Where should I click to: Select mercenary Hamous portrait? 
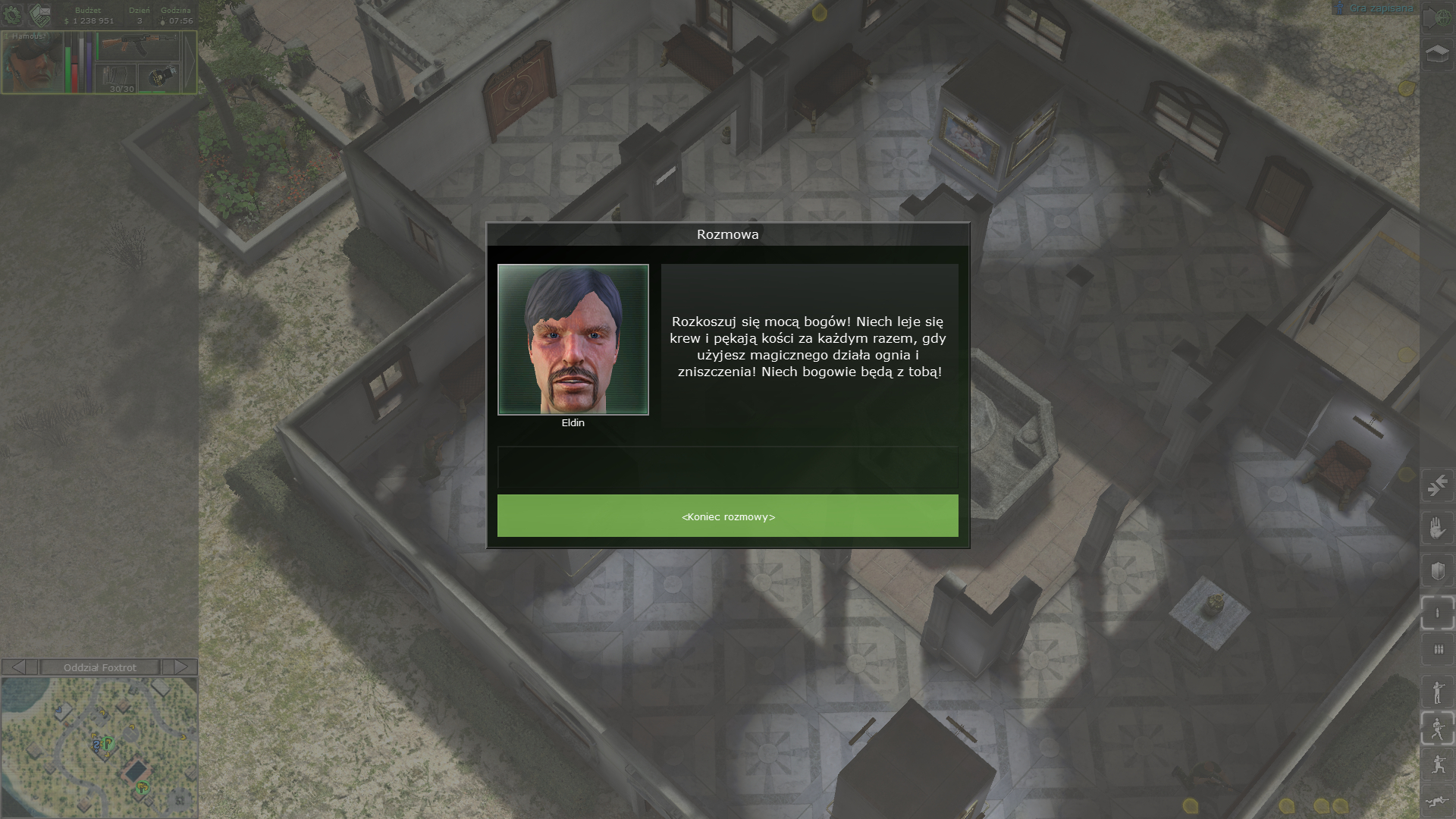pyautogui.click(x=31, y=63)
